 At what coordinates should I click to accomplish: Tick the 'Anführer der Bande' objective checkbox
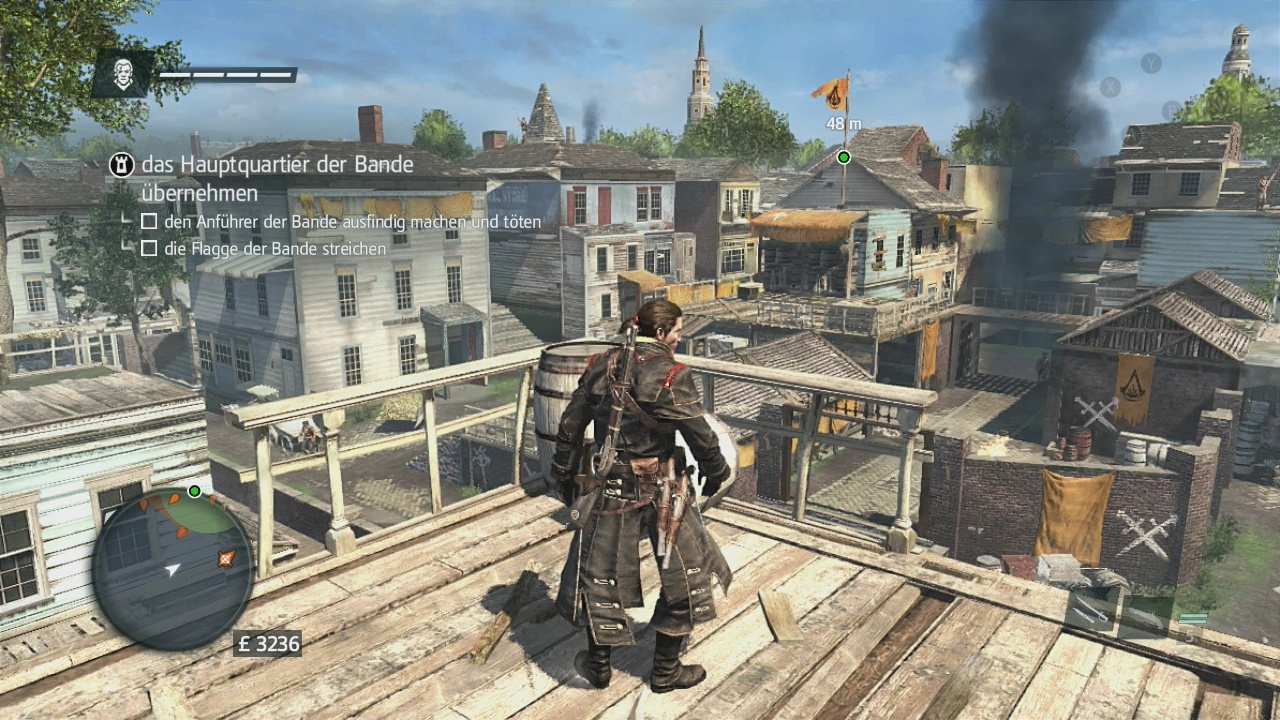point(149,221)
